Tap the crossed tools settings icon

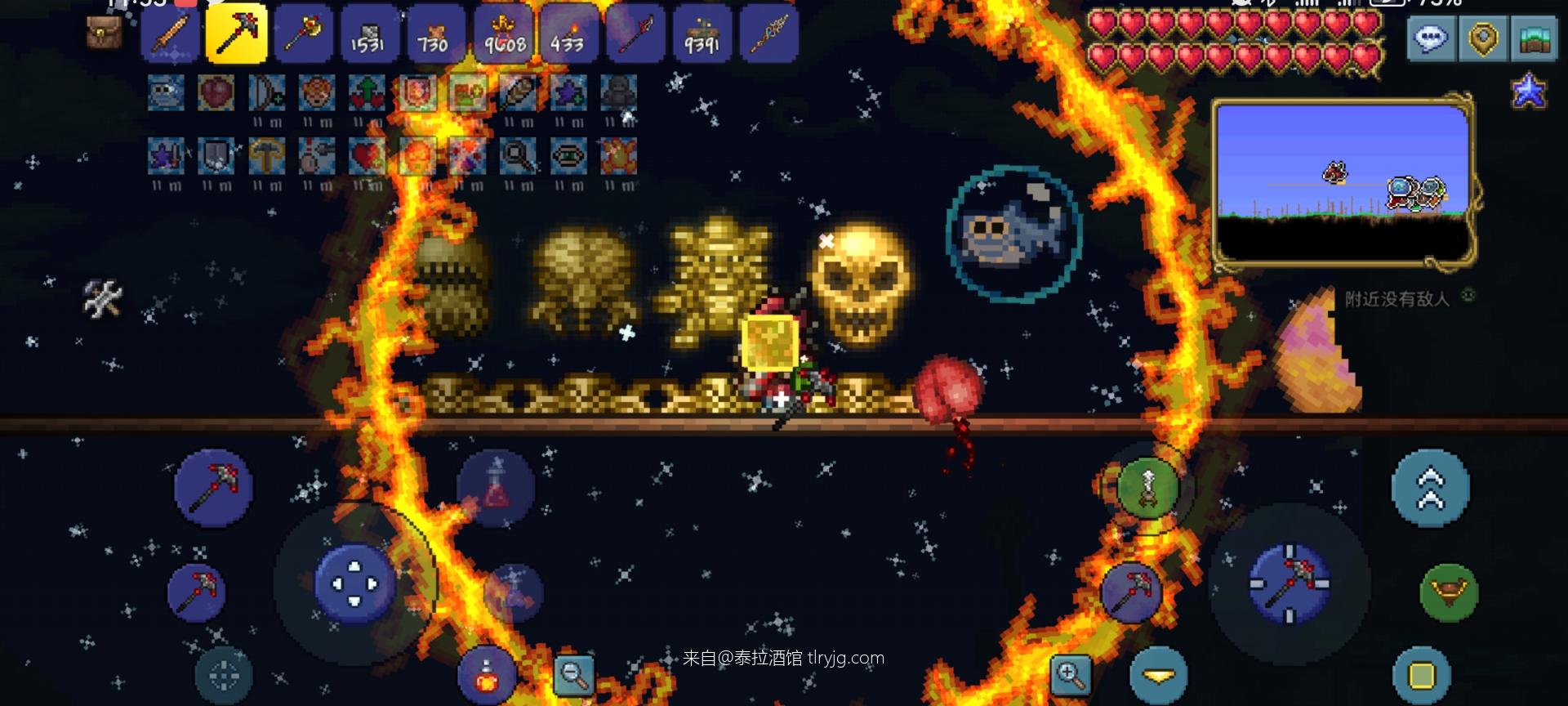pos(103,298)
